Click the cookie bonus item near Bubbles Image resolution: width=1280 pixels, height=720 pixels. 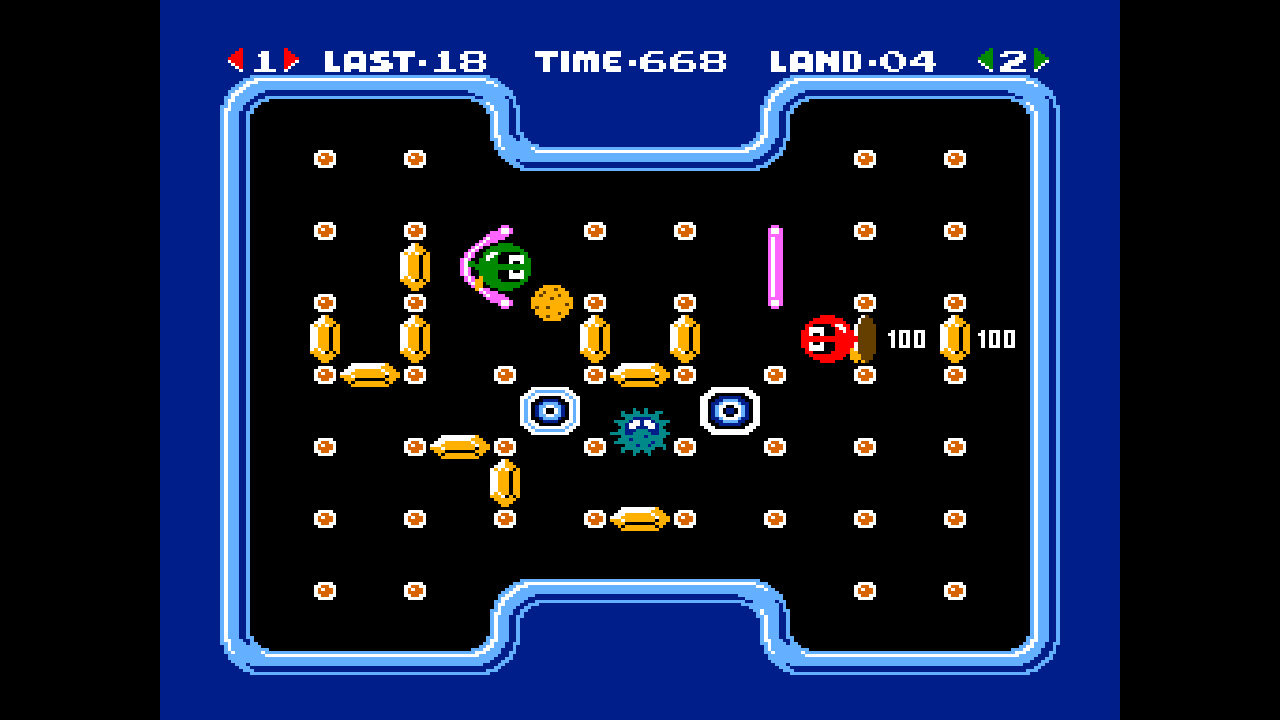551,302
